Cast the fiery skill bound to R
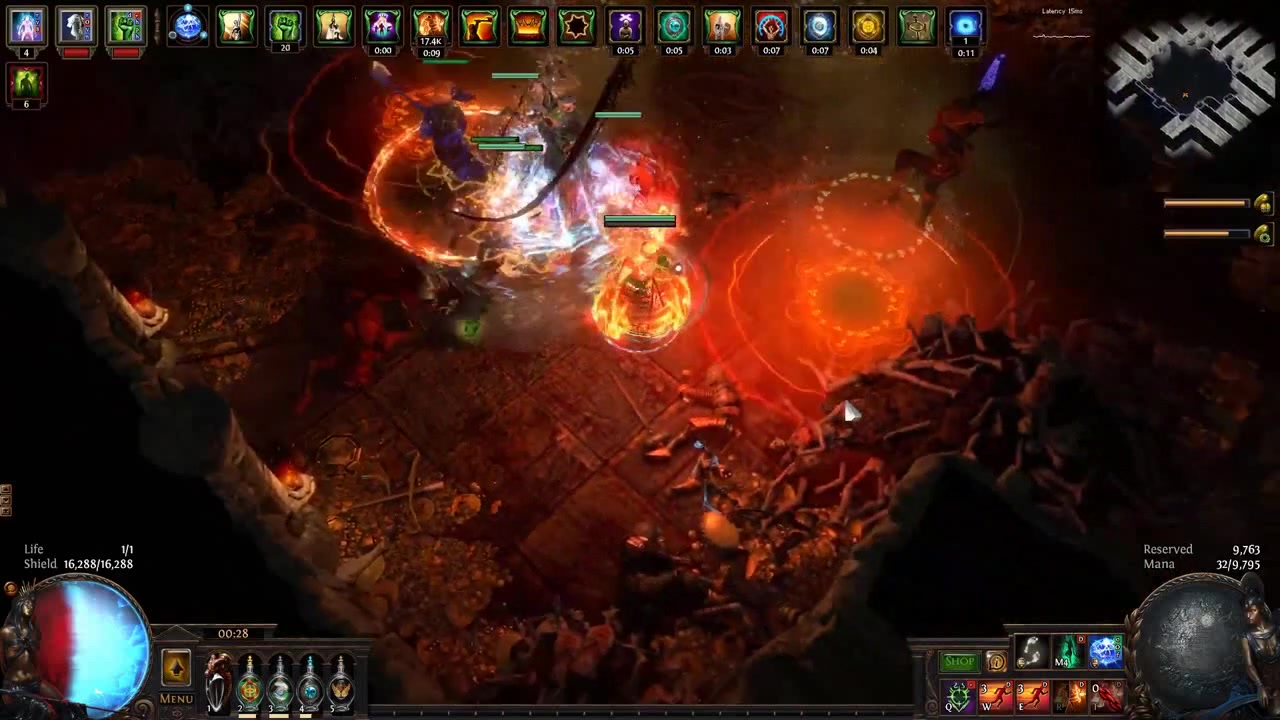Viewport: 1280px width, 720px height. [1069, 696]
